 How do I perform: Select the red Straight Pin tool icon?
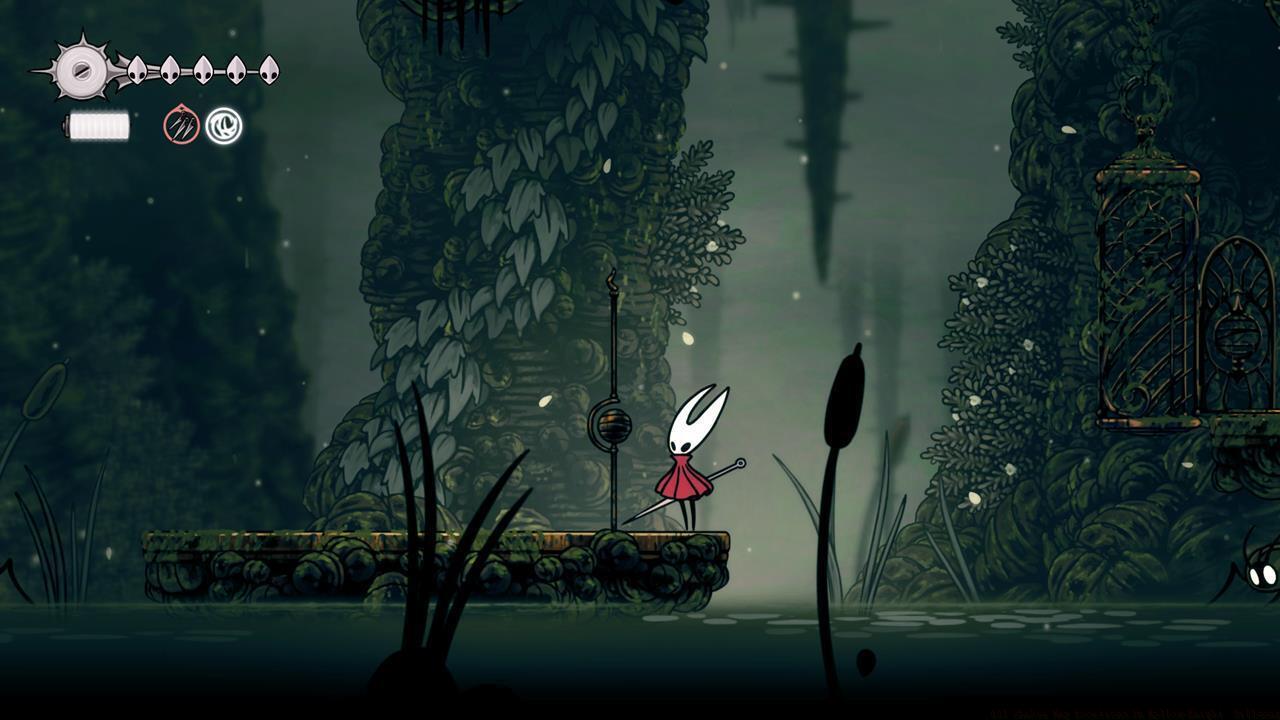[x=182, y=125]
